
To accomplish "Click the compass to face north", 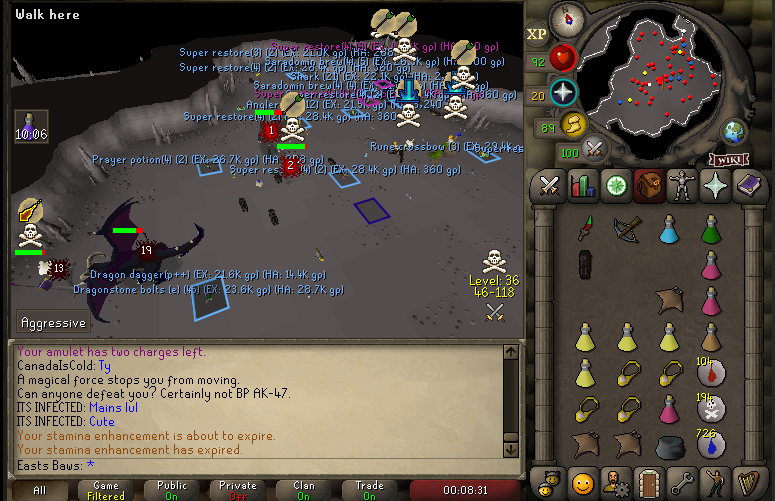I will point(568,17).
